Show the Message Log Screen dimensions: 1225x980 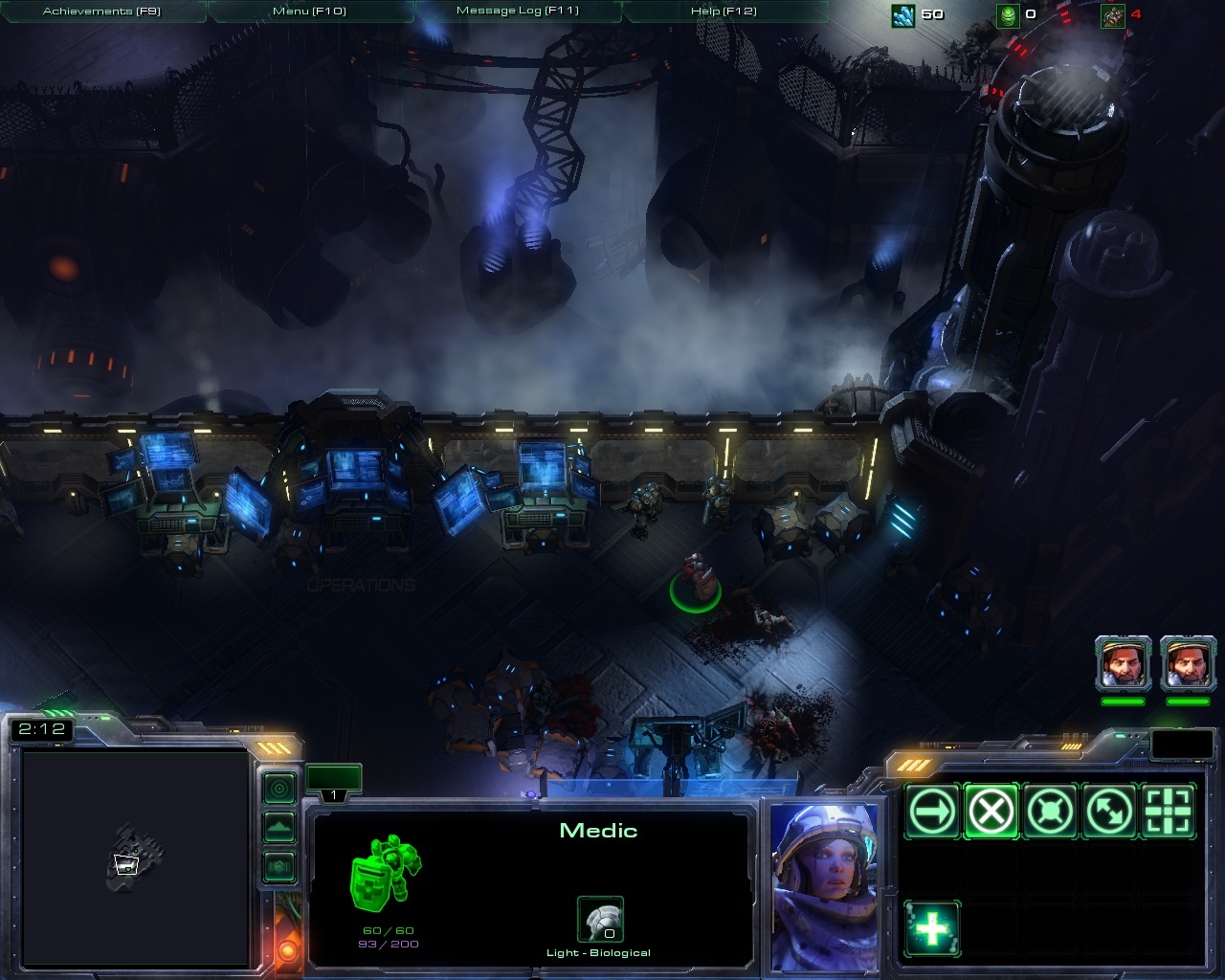click(x=518, y=11)
